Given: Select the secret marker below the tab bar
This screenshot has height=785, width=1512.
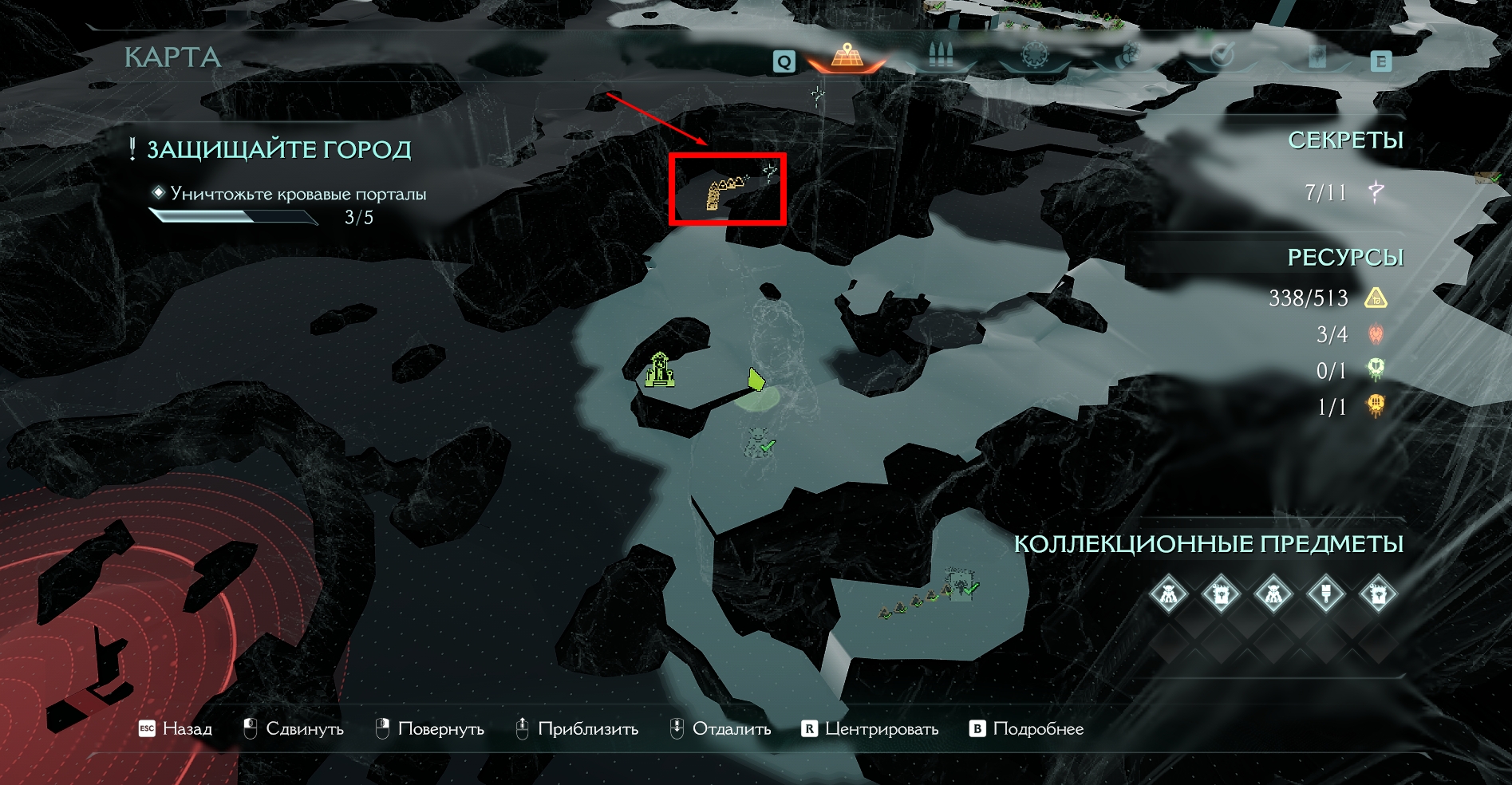Looking at the screenshot, I should tap(818, 96).
